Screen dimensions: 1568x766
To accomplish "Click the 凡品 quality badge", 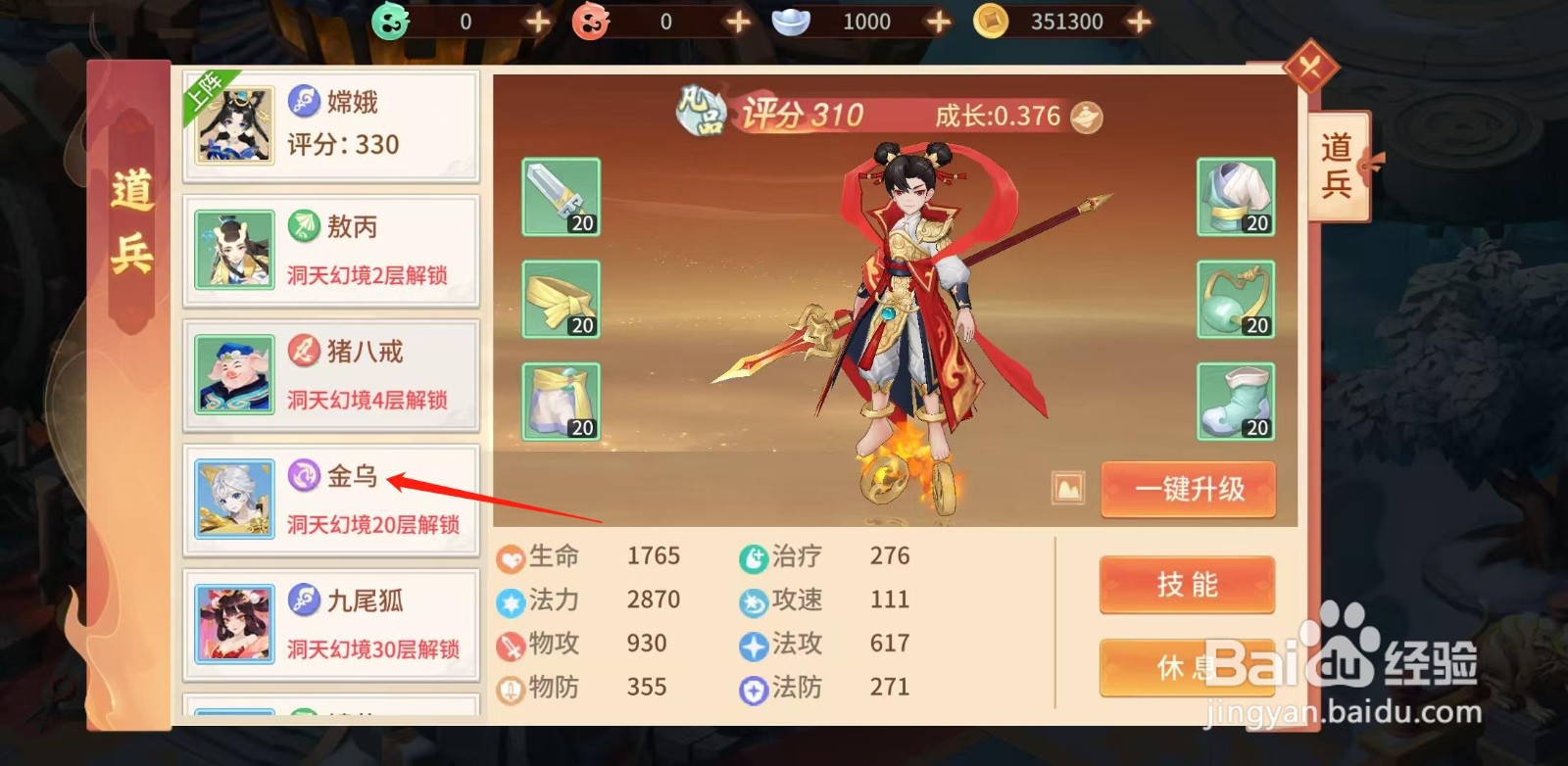I will pyautogui.click(x=701, y=113).
